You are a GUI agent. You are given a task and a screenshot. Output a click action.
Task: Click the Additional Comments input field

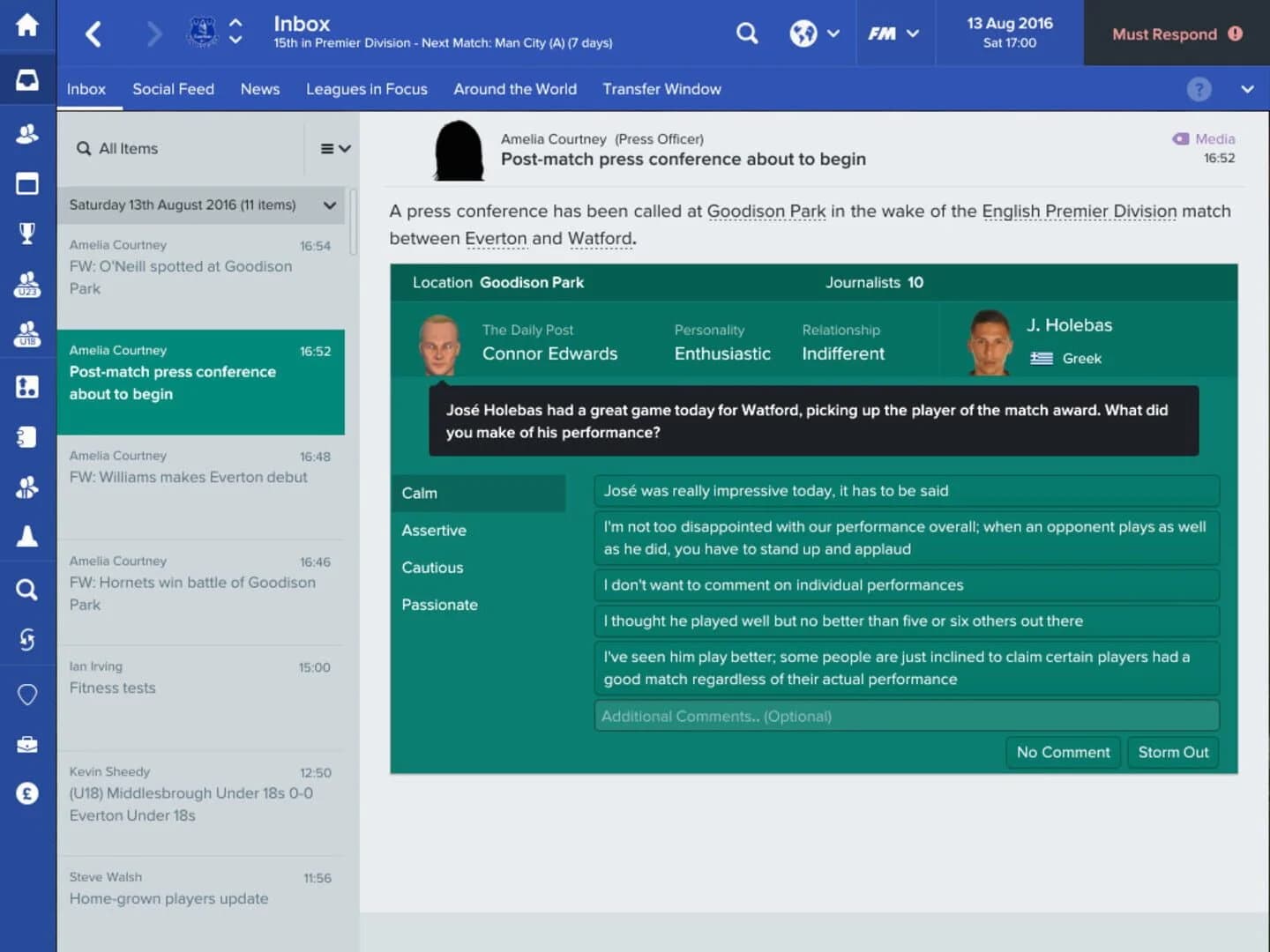[x=906, y=716]
